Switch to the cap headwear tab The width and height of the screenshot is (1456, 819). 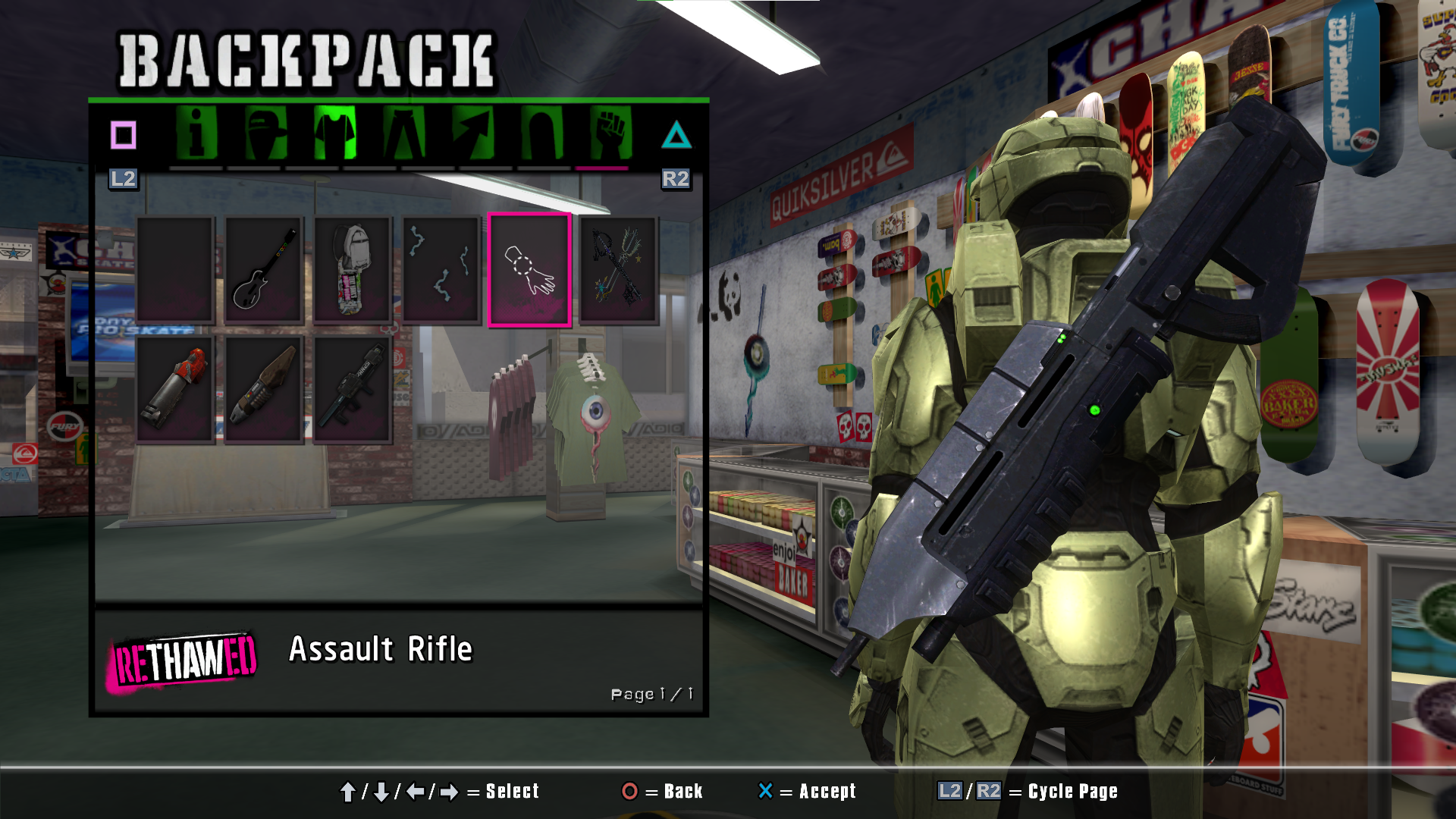(x=265, y=134)
